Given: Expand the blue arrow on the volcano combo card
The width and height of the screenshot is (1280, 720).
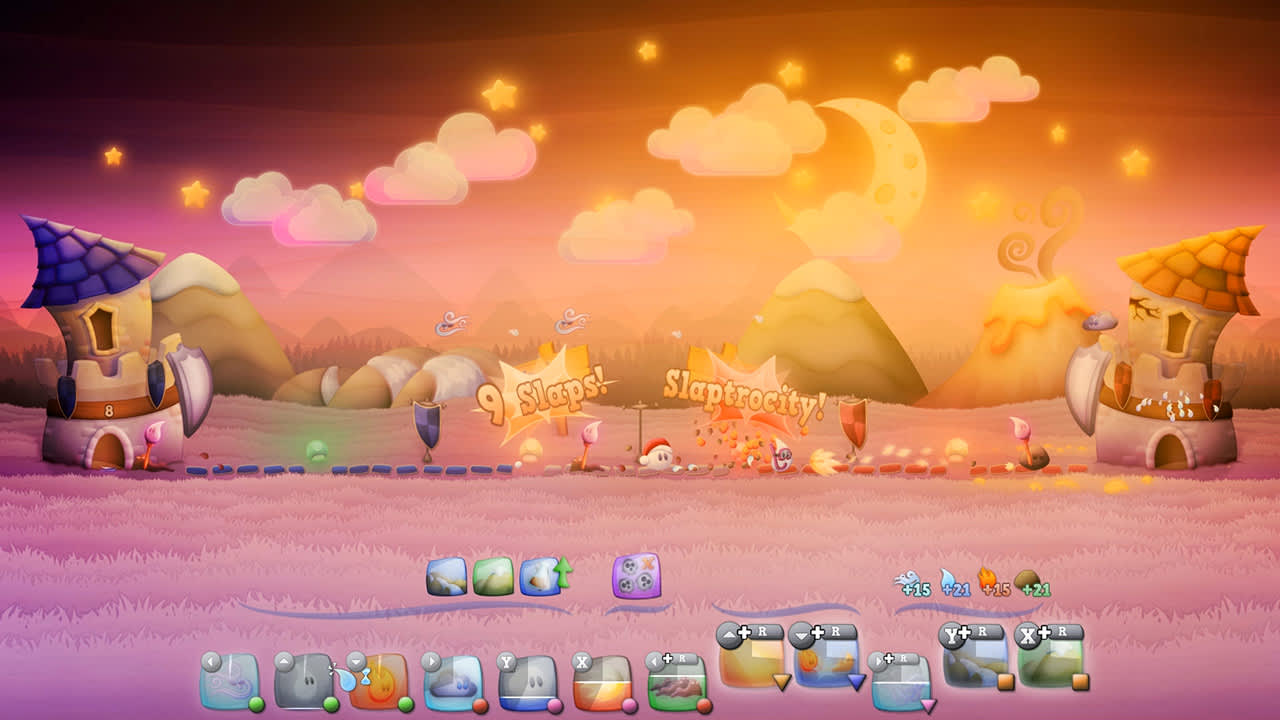Looking at the screenshot, I should pyautogui.click(x=855, y=681).
